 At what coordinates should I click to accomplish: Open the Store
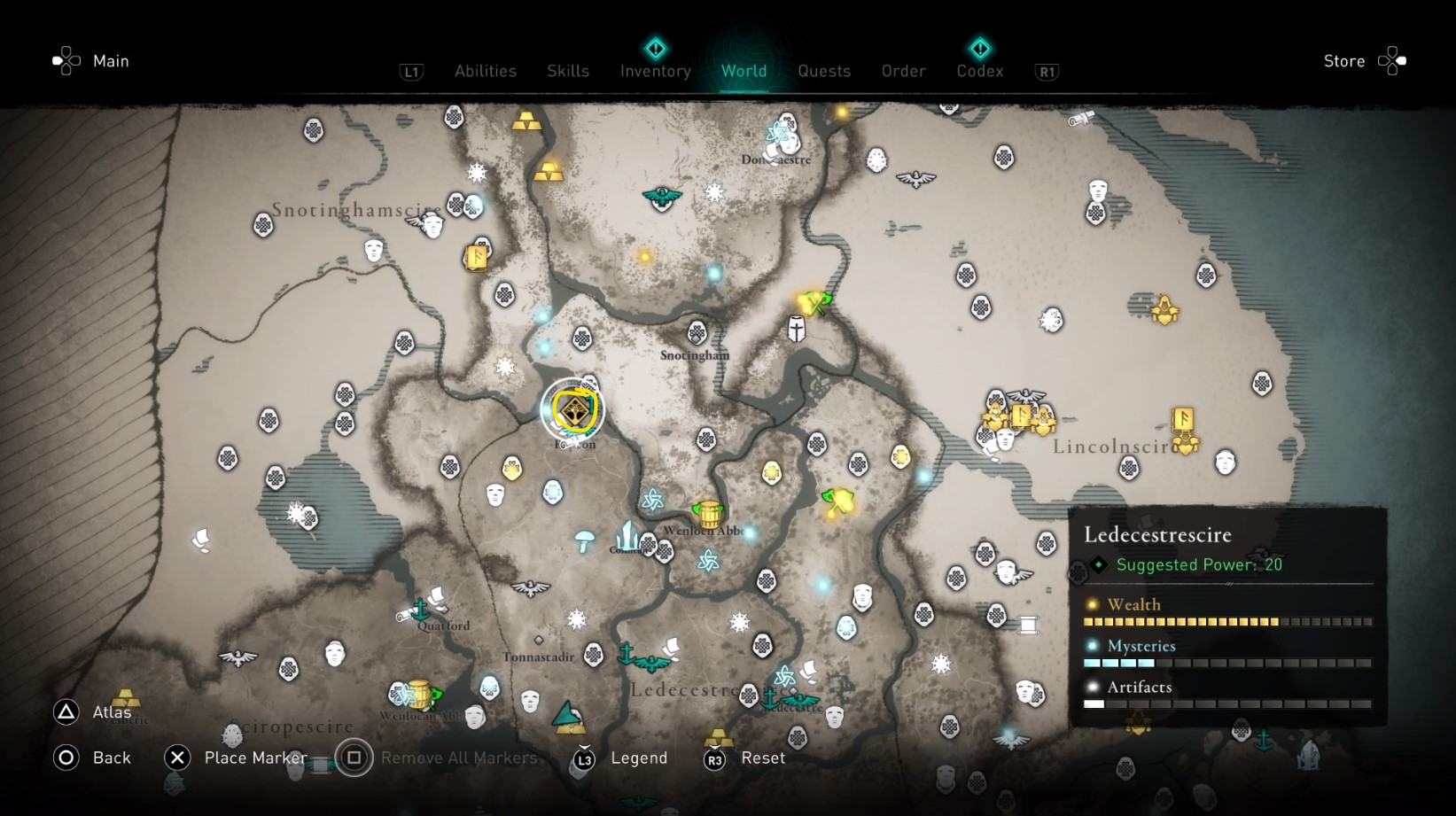[x=1343, y=60]
